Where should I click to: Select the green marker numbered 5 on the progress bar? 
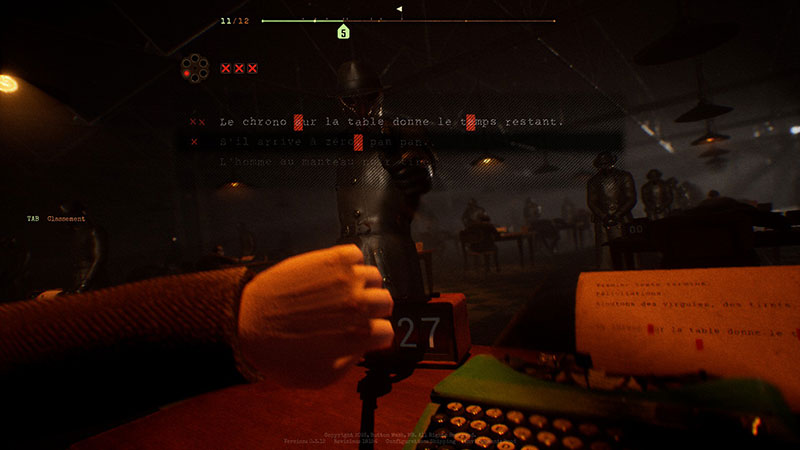(343, 33)
